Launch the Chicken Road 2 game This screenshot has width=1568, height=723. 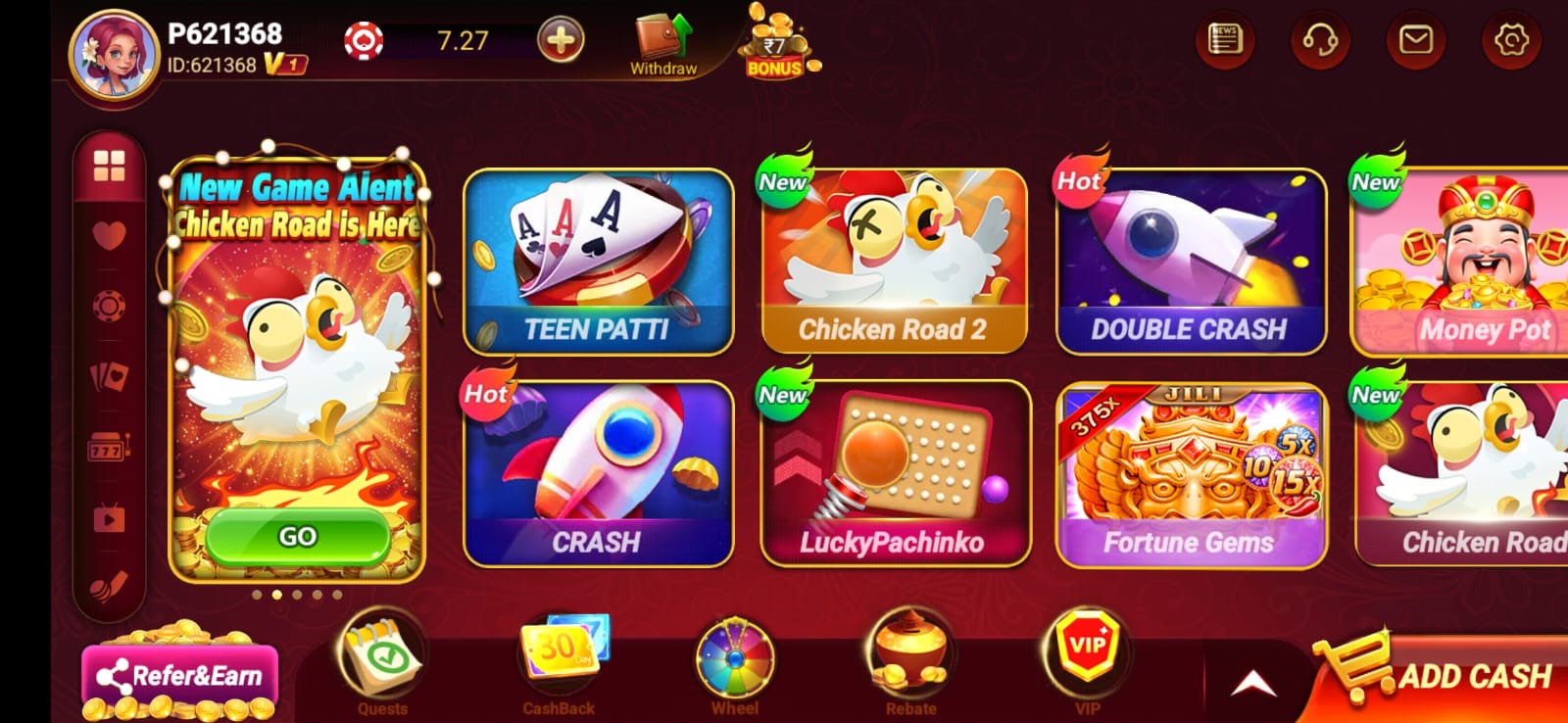pyautogui.click(x=894, y=261)
